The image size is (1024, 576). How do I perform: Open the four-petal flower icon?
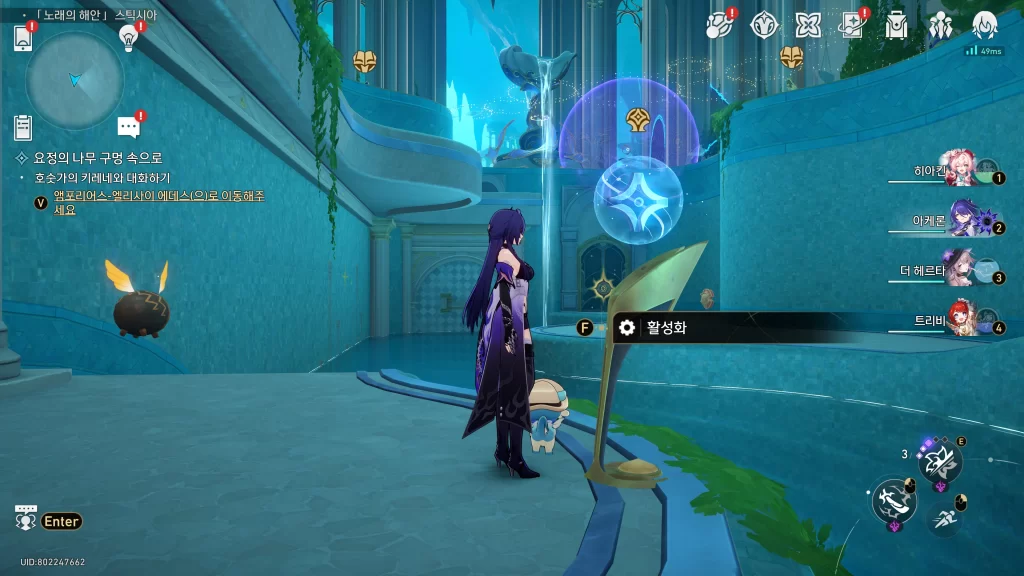tap(808, 25)
